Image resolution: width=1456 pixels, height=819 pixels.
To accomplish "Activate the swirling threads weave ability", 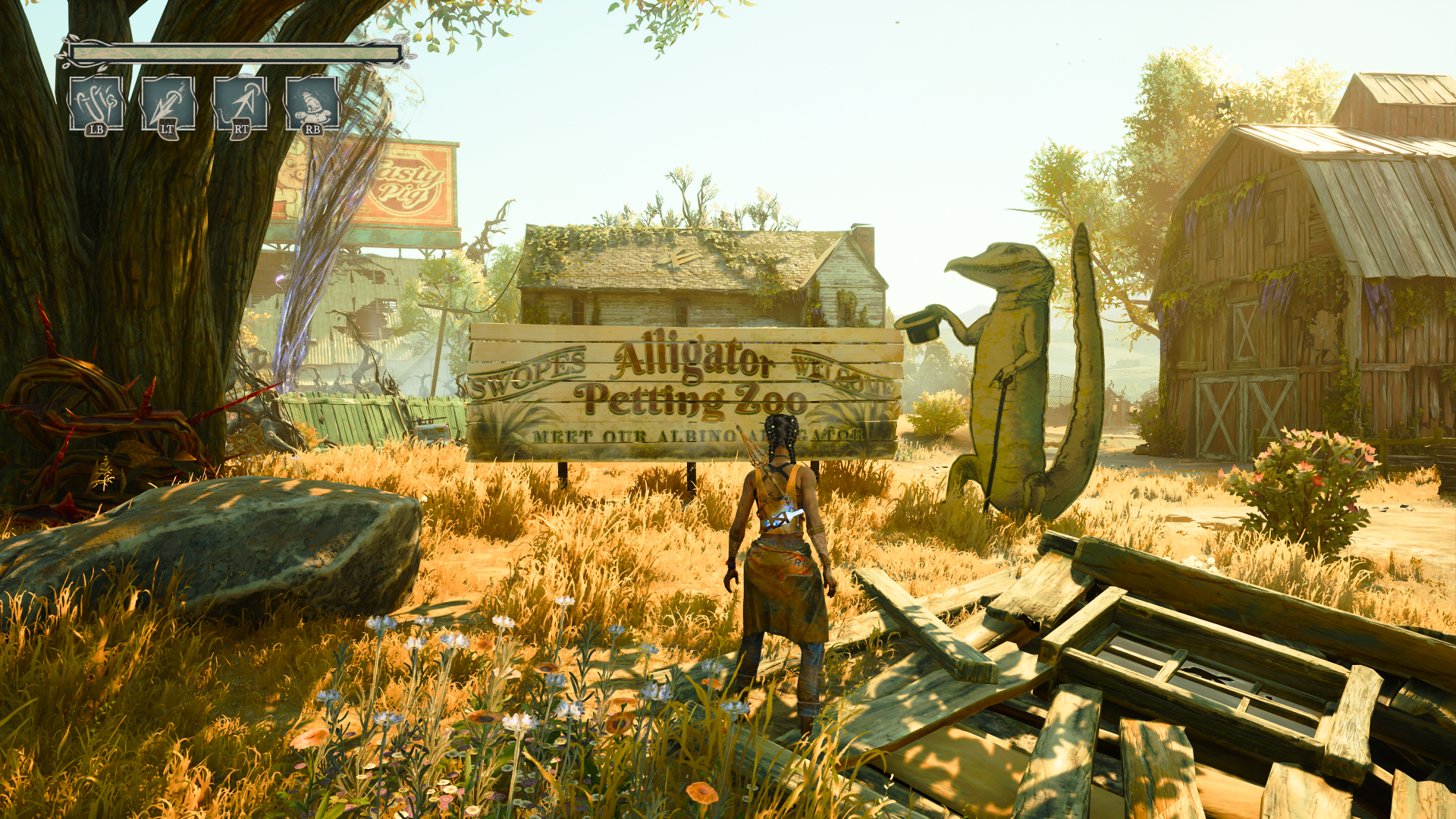I will [x=96, y=104].
